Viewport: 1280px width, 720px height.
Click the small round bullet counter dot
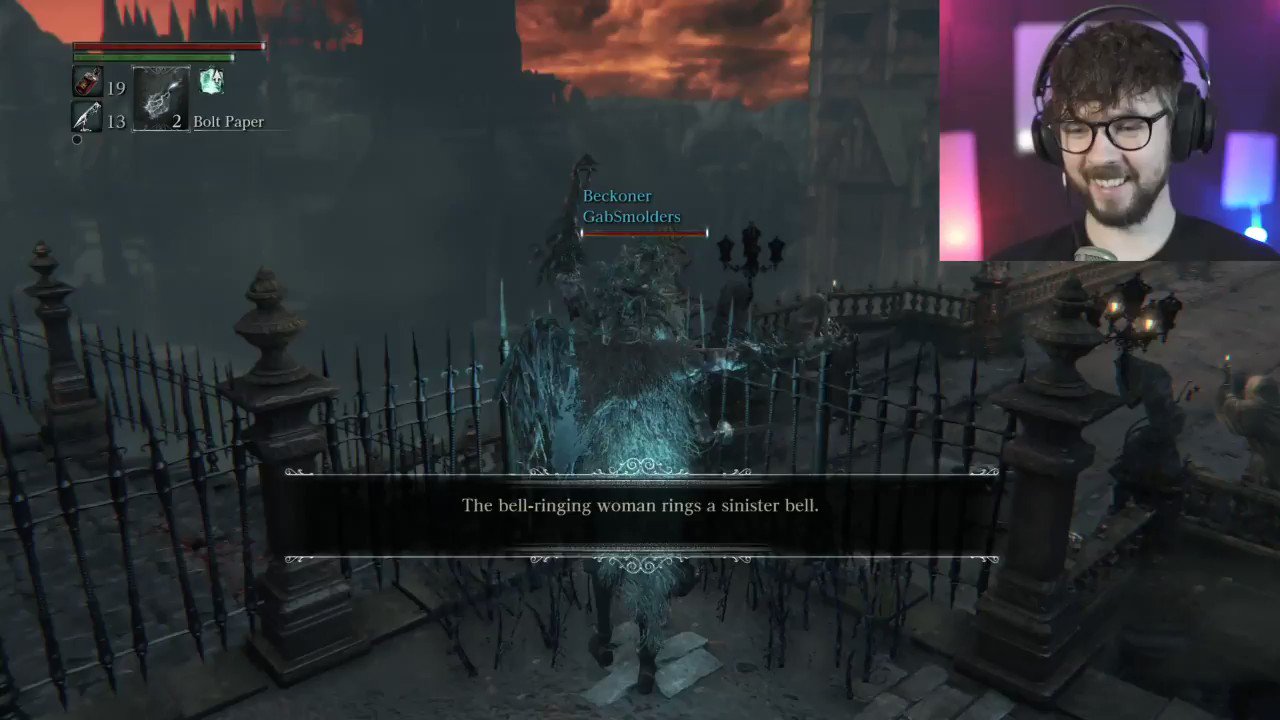click(77, 139)
